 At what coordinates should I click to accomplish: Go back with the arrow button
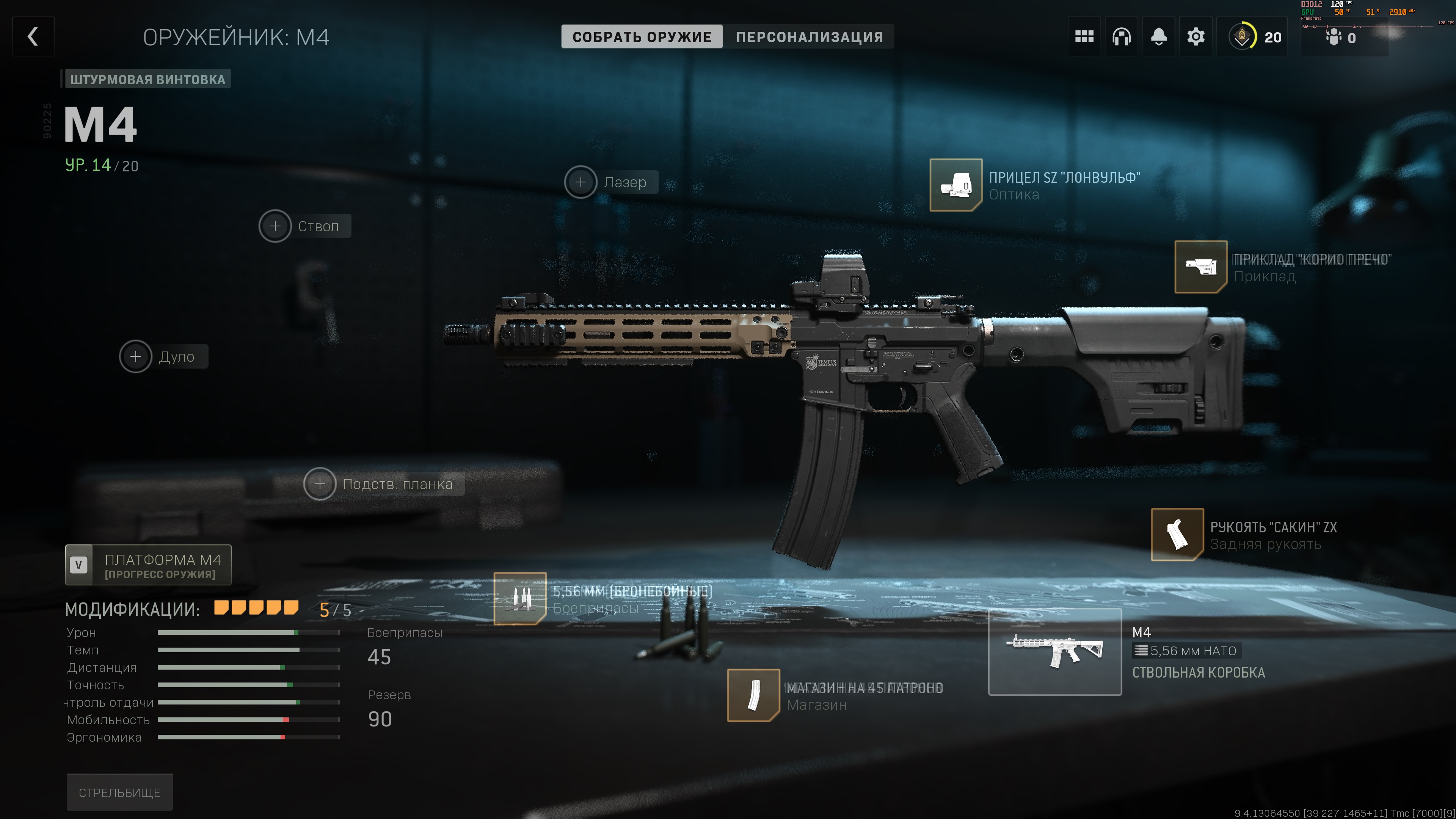coord(33,37)
